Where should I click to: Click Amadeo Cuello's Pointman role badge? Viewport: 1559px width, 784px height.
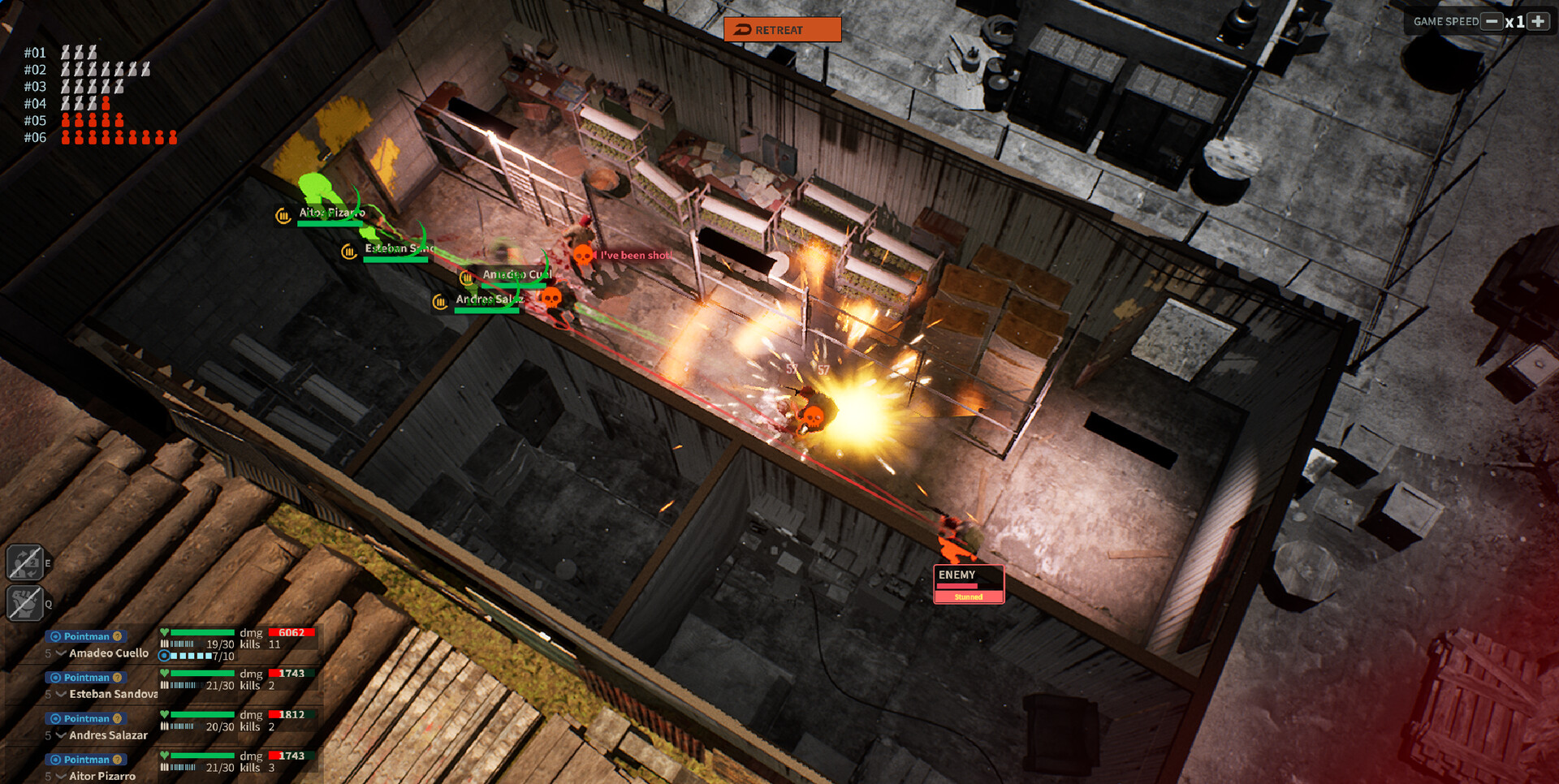[x=85, y=636]
